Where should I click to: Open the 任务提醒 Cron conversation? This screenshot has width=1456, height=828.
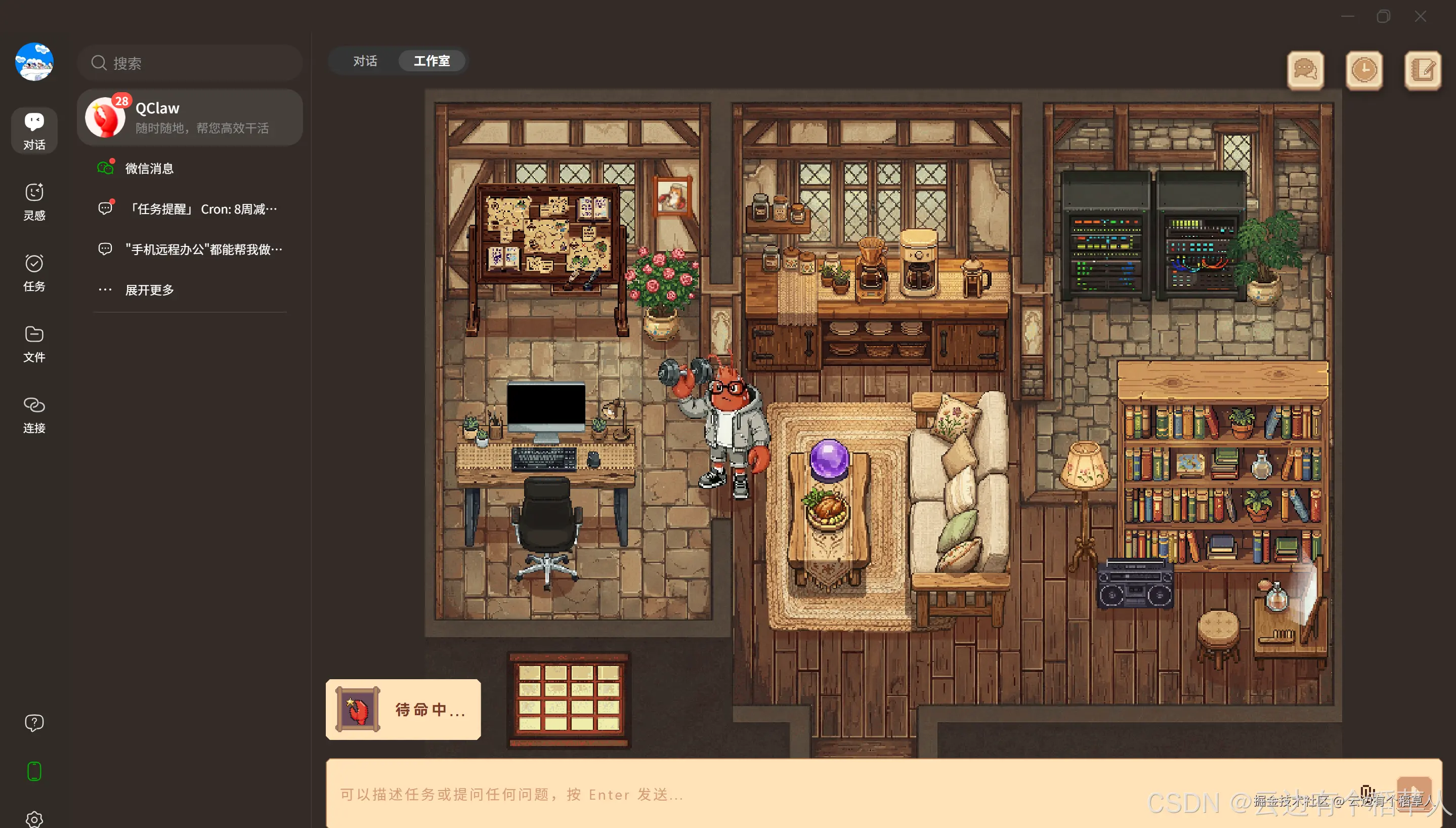(x=201, y=209)
